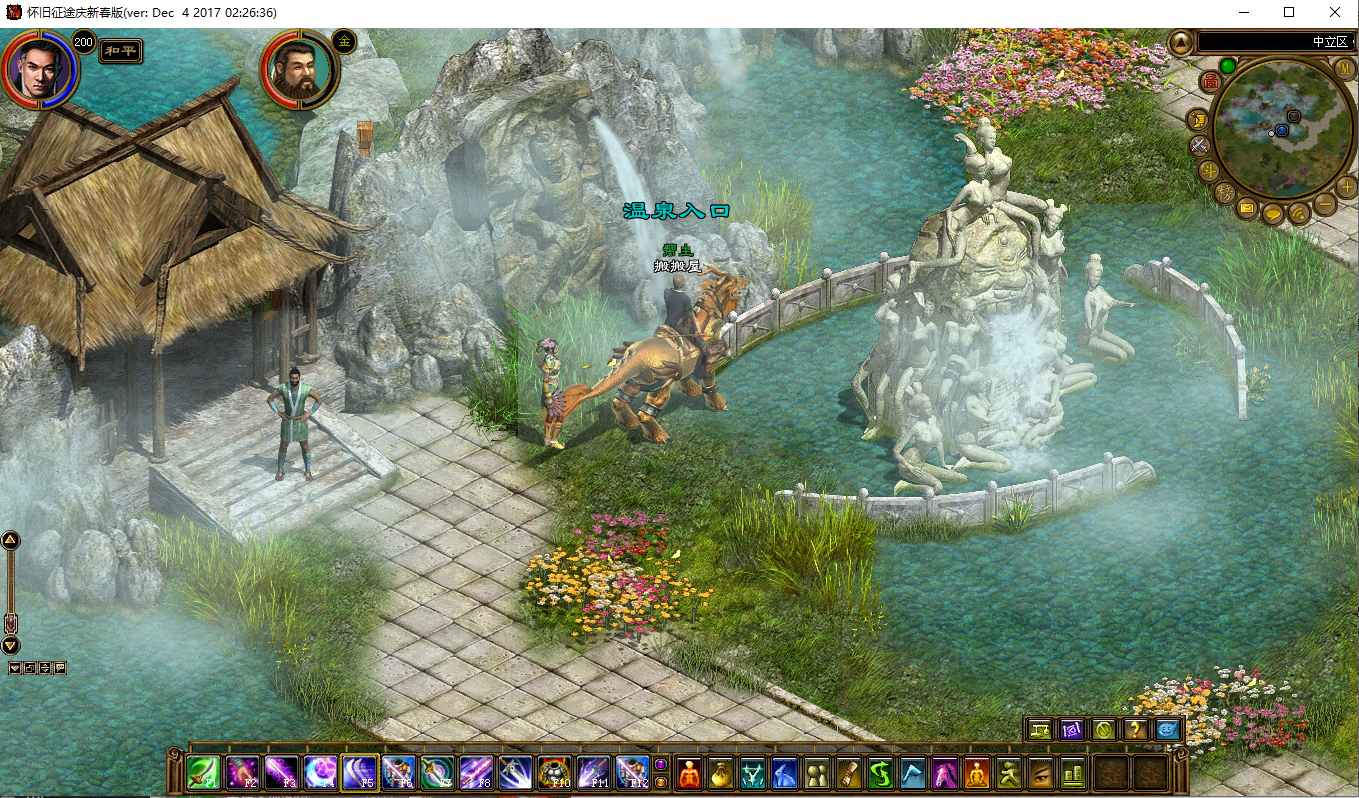This screenshot has width=1359, height=798.
Task: Open mail with the envelope button
Action: (x=1246, y=209)
